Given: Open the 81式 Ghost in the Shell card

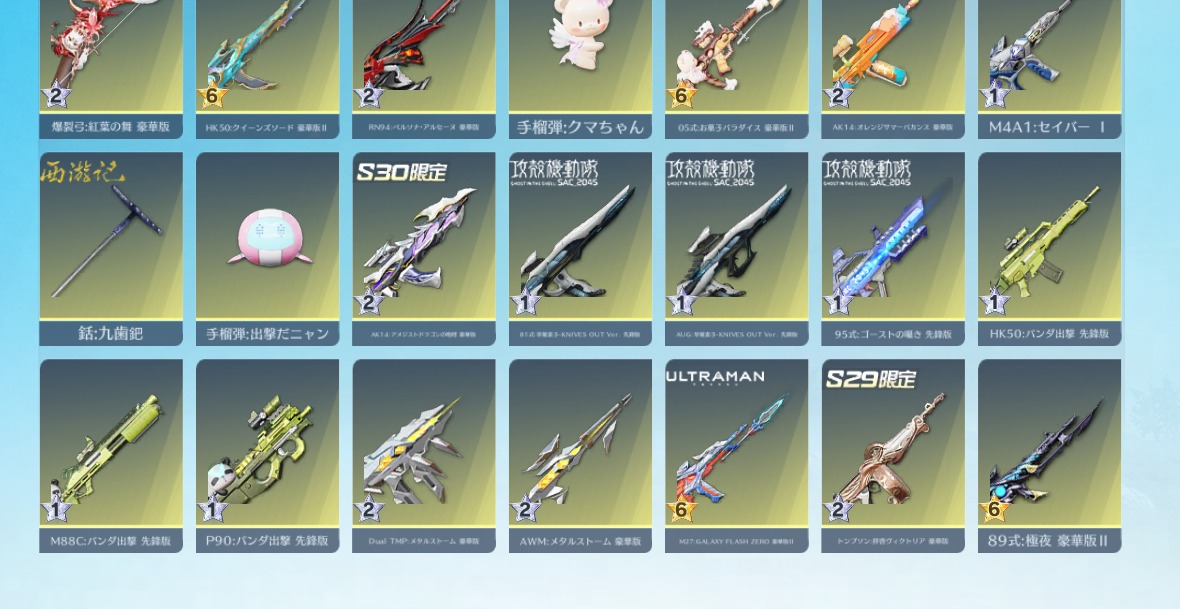Looking at the screenshot, I should pos(580,248).
